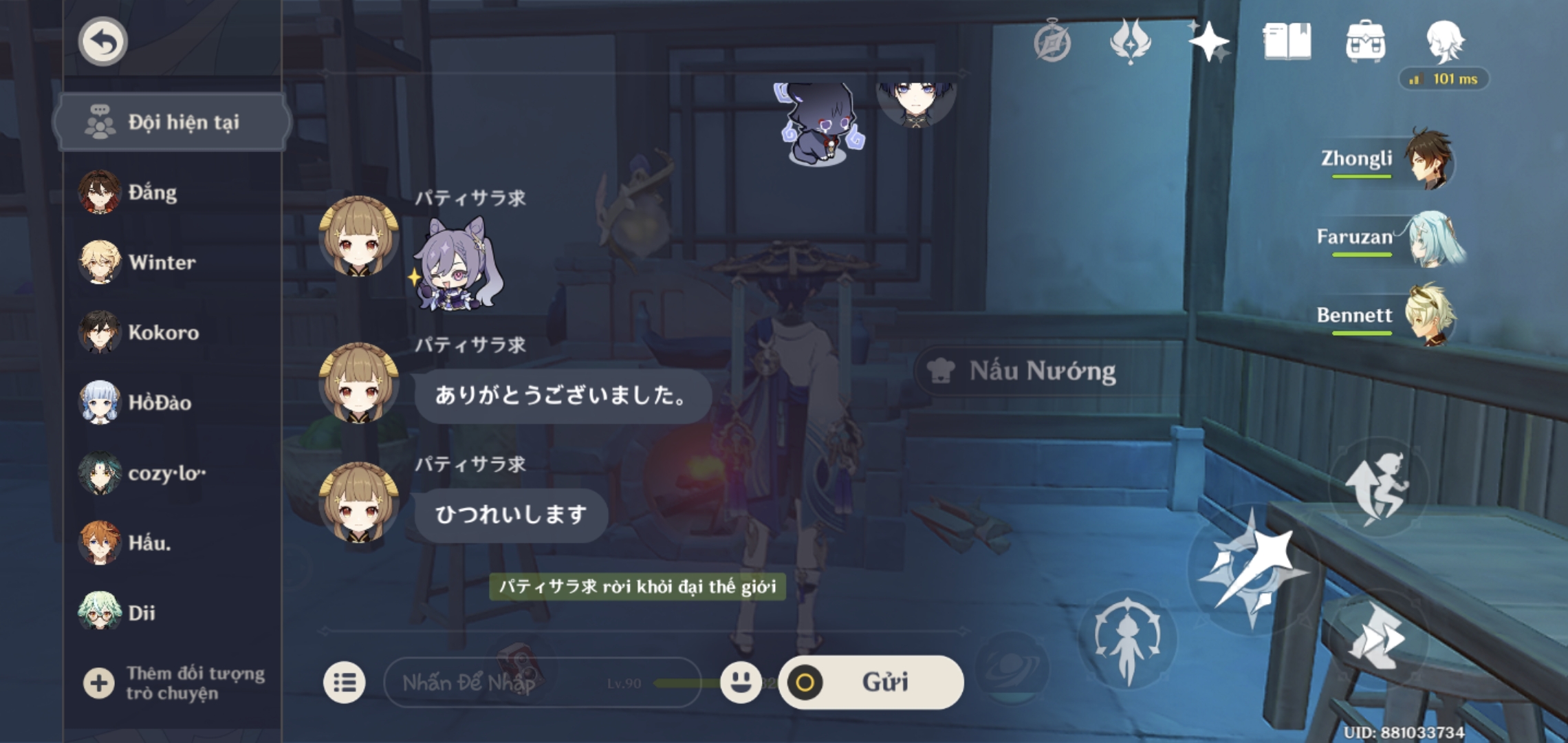Viewport: 1568px width, 743px height.
Task: Open the events compass icon
Action: 1052,43
